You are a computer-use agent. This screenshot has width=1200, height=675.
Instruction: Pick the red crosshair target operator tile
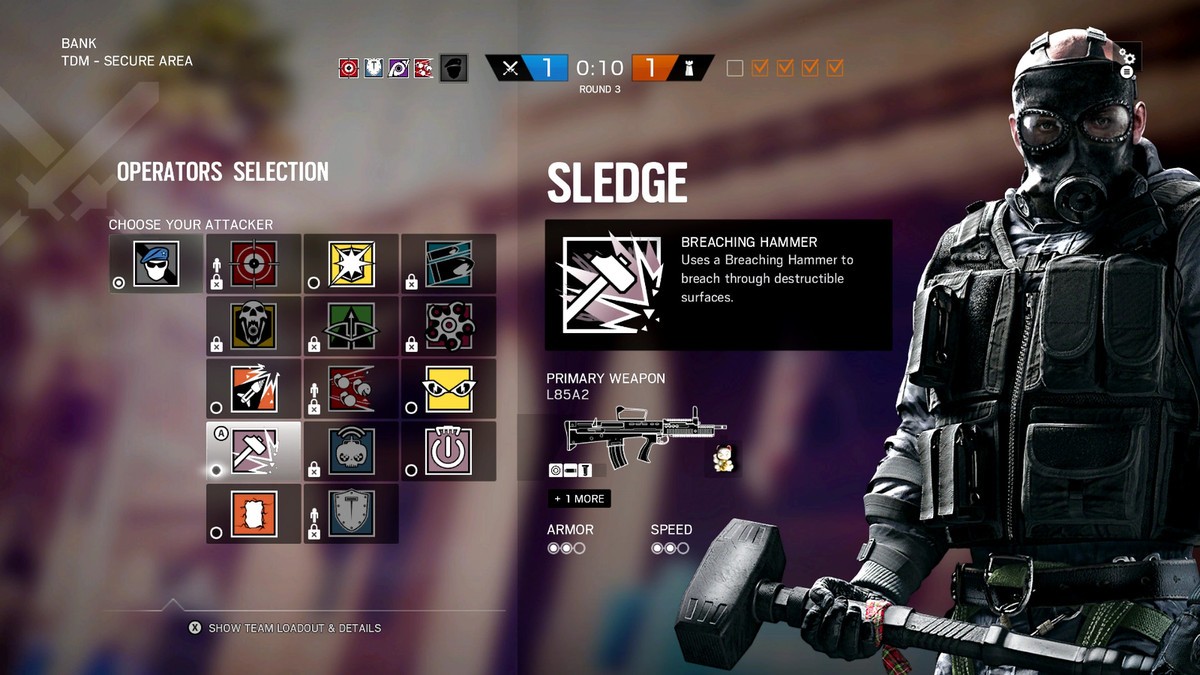point(254,264)
